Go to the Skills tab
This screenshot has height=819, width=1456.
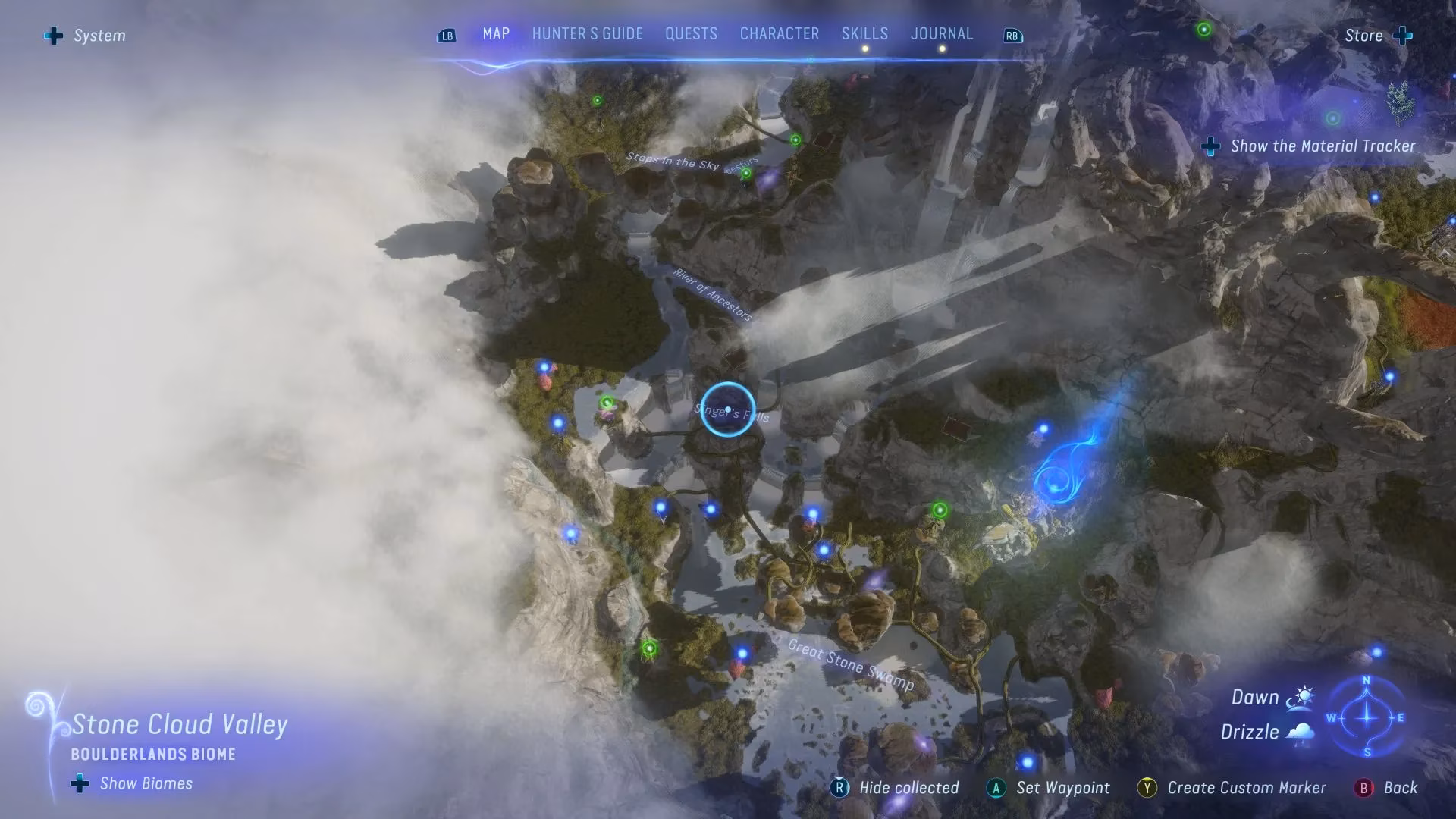pyautogui.click(x=864, y=34)
